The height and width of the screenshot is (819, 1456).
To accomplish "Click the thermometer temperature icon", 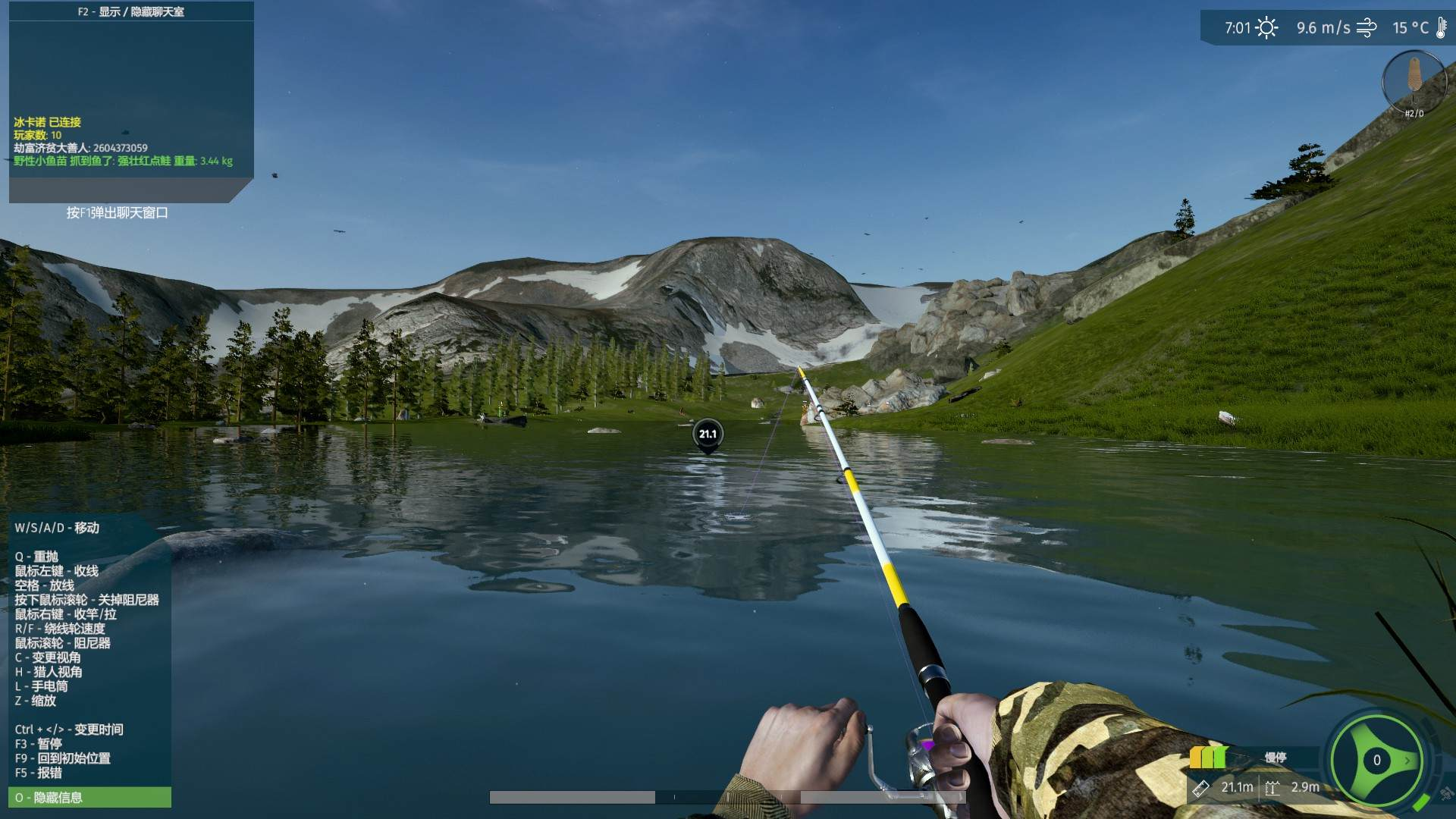I will click(x=1441, y=28).
